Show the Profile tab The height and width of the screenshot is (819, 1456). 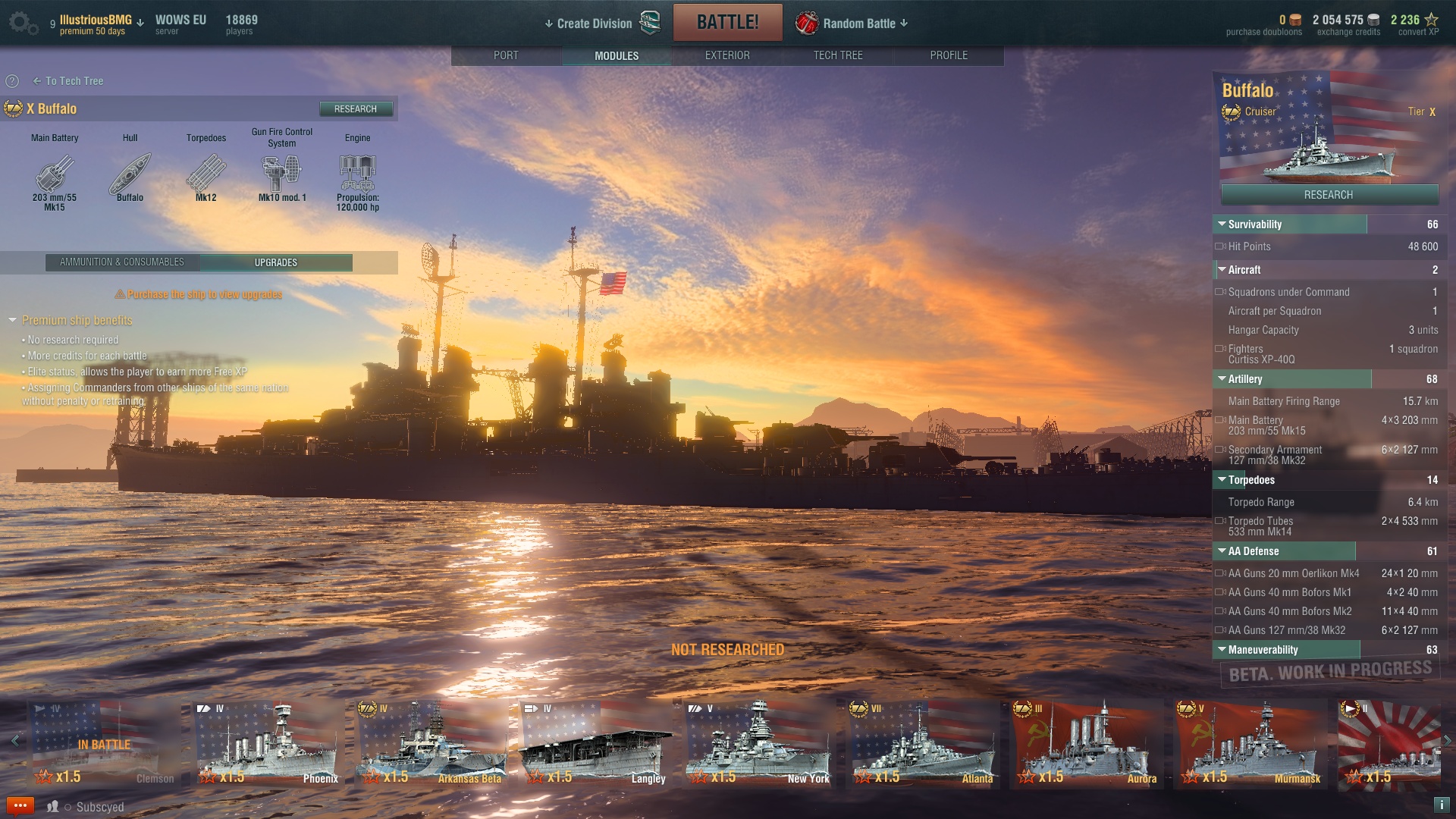948,55
